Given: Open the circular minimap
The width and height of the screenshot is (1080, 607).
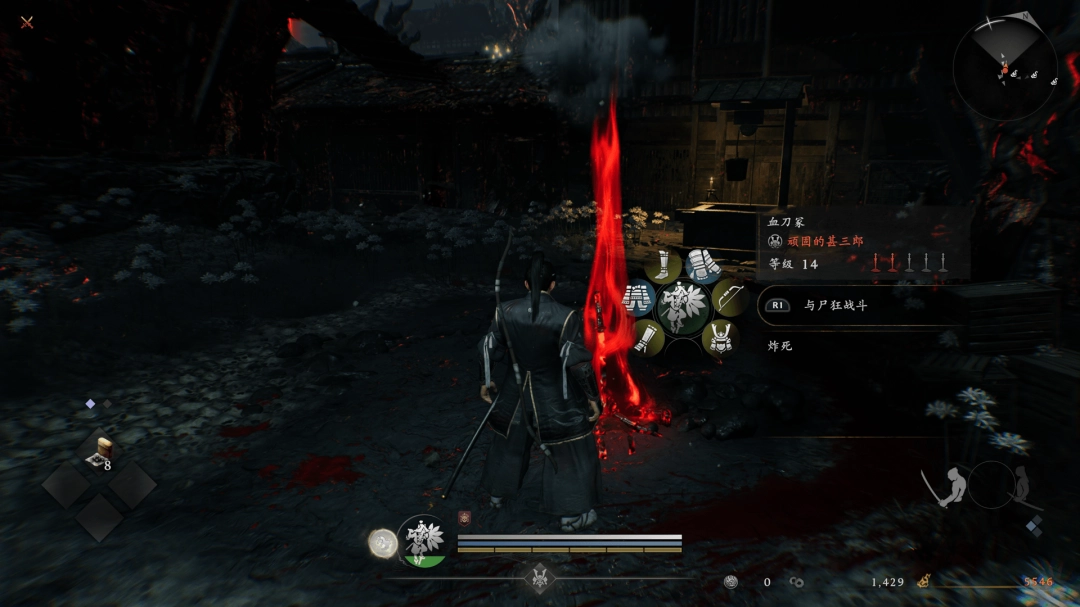Looking at the screenshot, I should [1004, 68].
